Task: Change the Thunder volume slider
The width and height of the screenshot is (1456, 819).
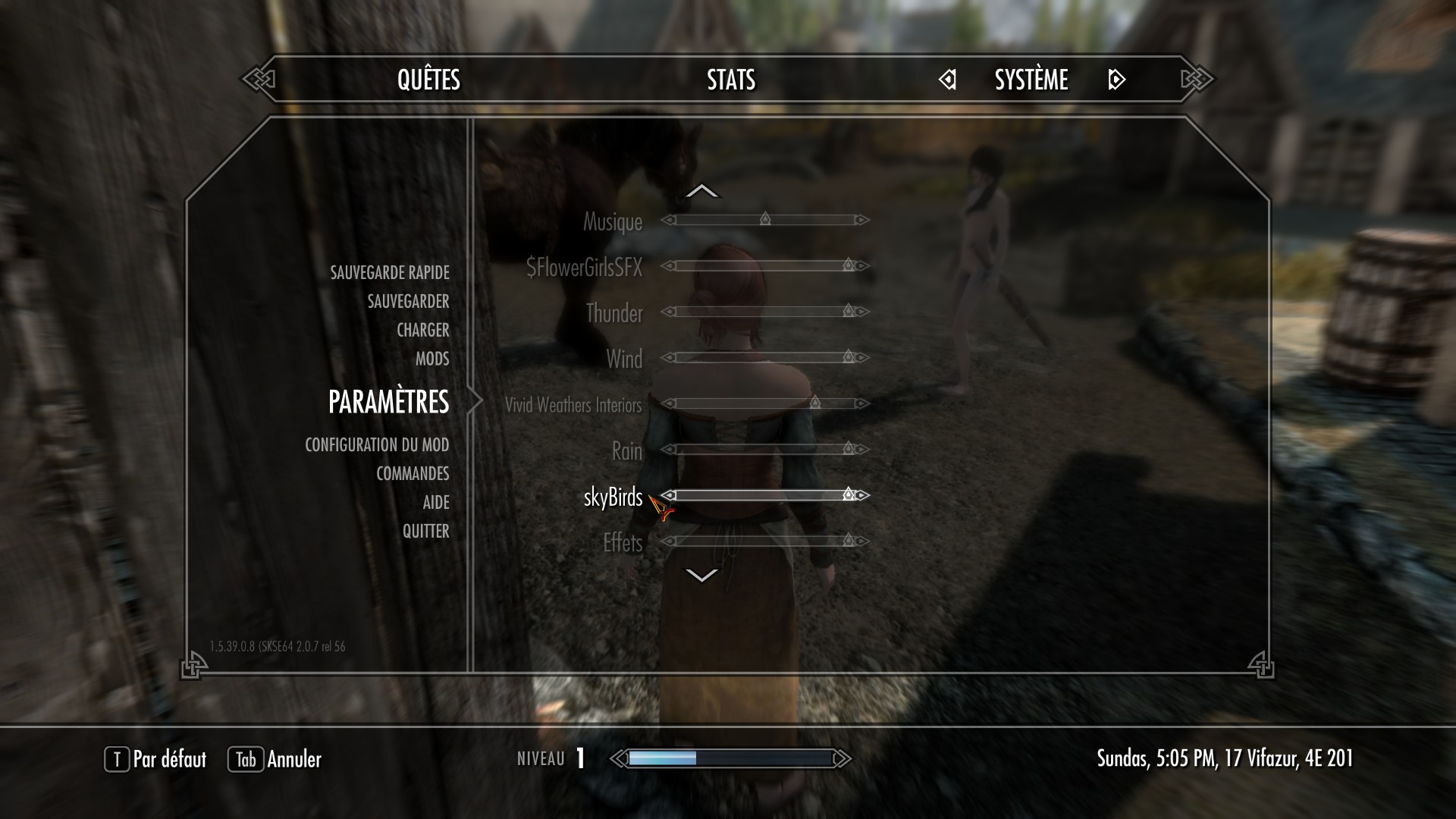Action: tap(765, 312)
